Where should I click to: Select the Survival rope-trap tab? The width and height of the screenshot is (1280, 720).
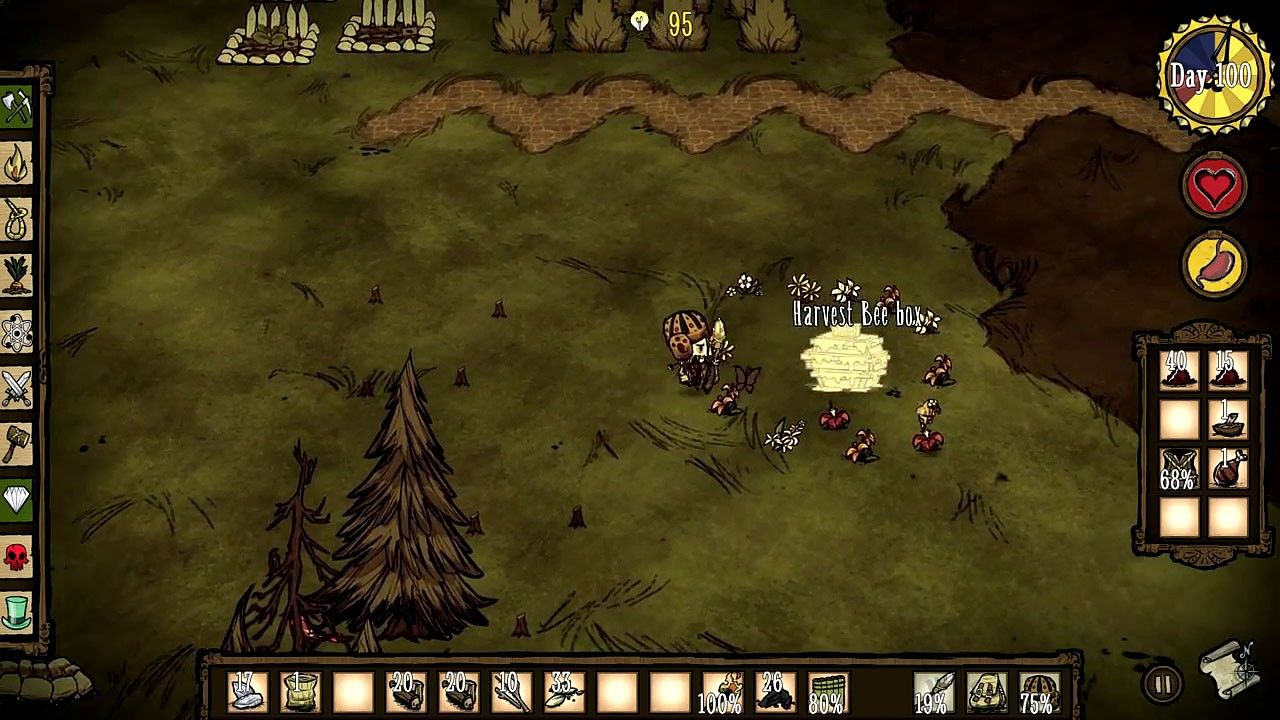click(x=17, y=220)
